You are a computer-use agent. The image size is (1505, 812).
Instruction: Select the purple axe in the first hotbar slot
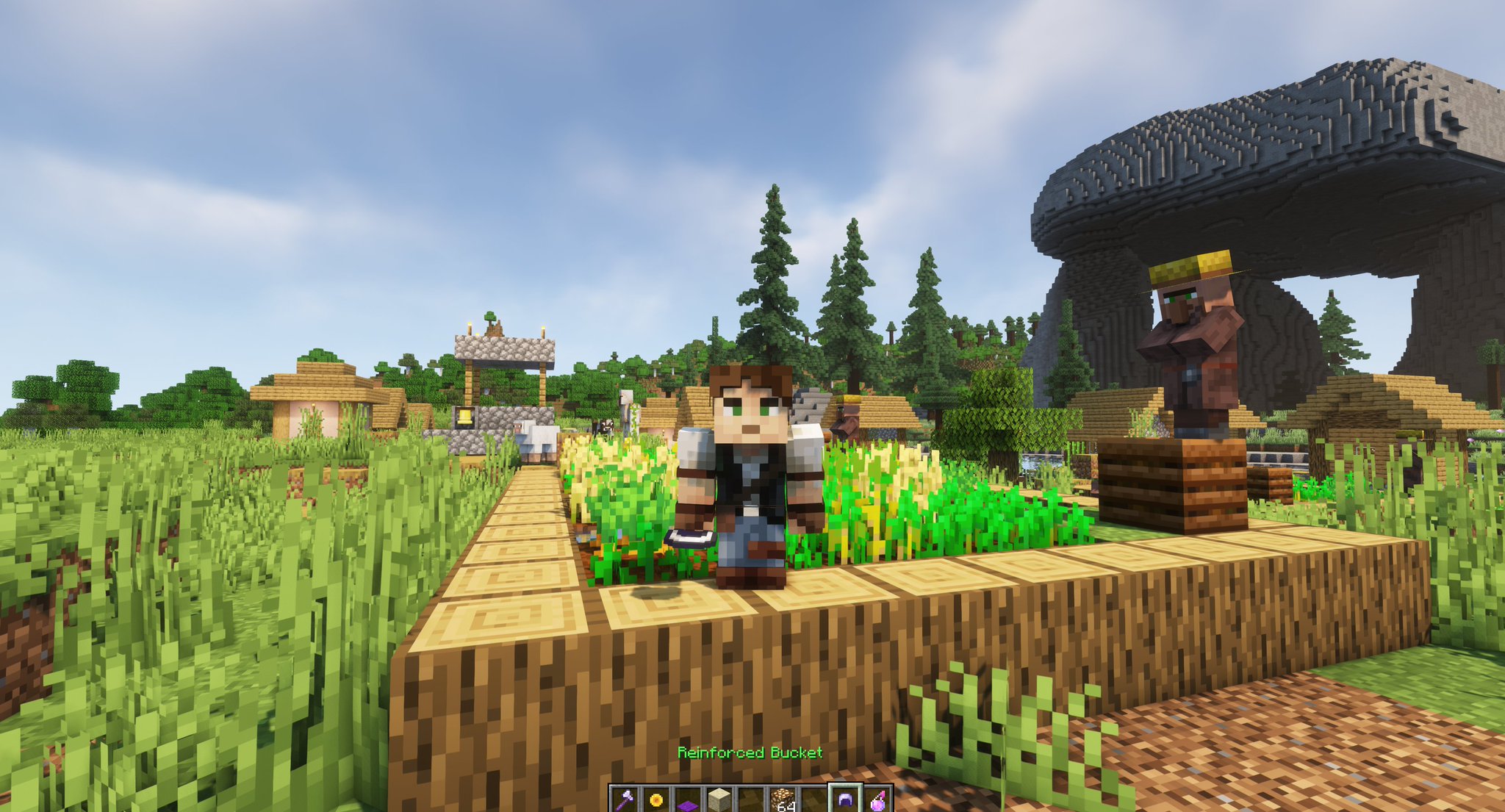pyautogui.click(x=624, y=800)
